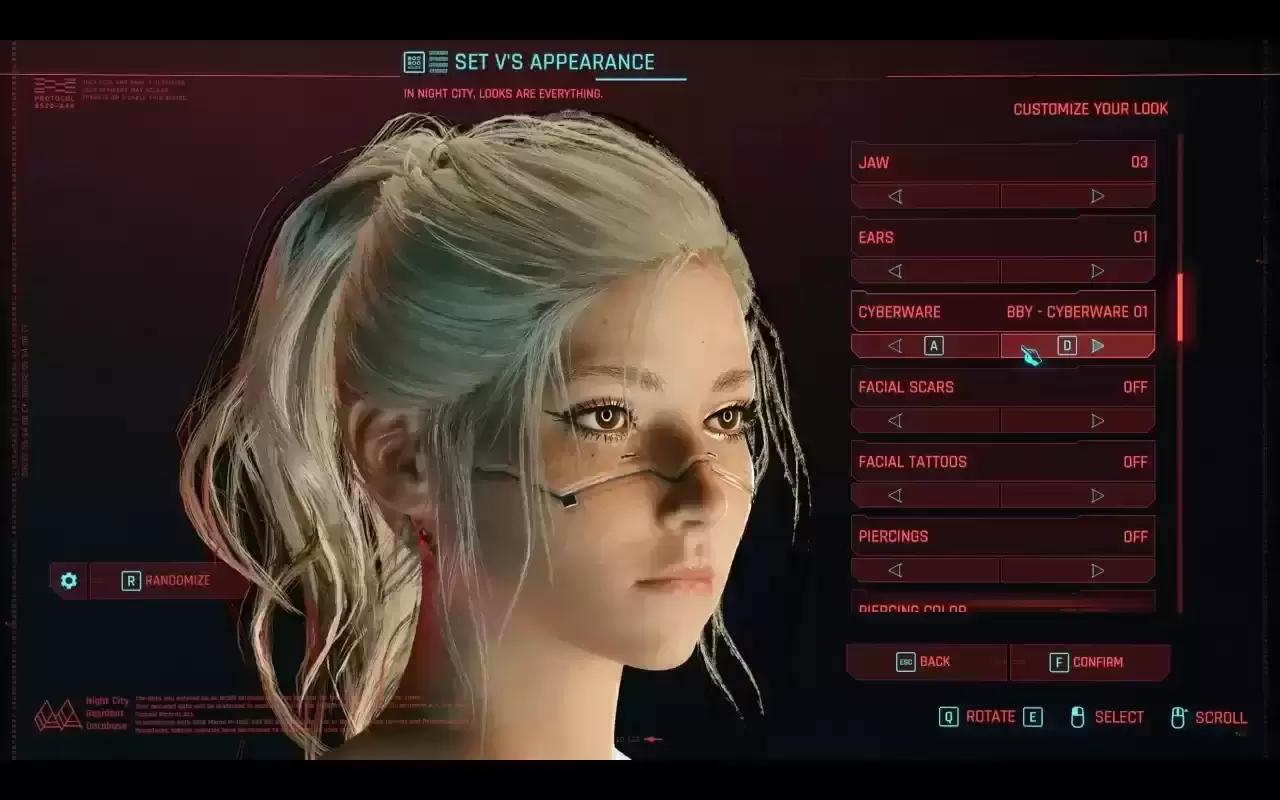Image resolution: width=1280 pixels, height=800 pixels.
Task: Select the Cyberware row labeled BBY - CYBERWARE 01
Action: click(x=1002, y=311)
